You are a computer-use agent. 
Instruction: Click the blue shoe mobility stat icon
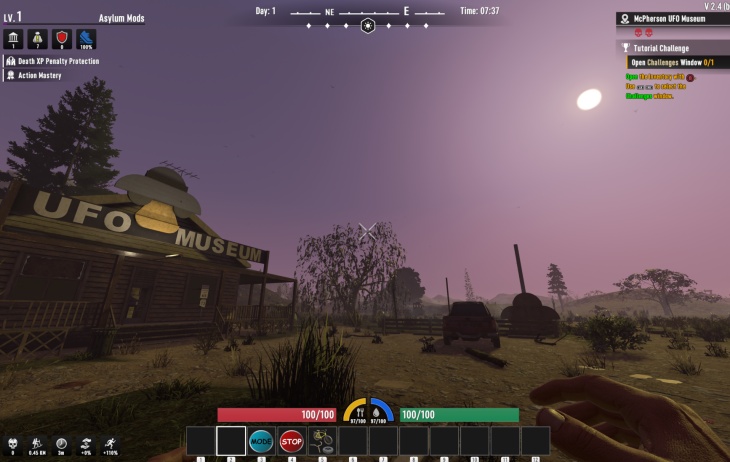point(86,38)
